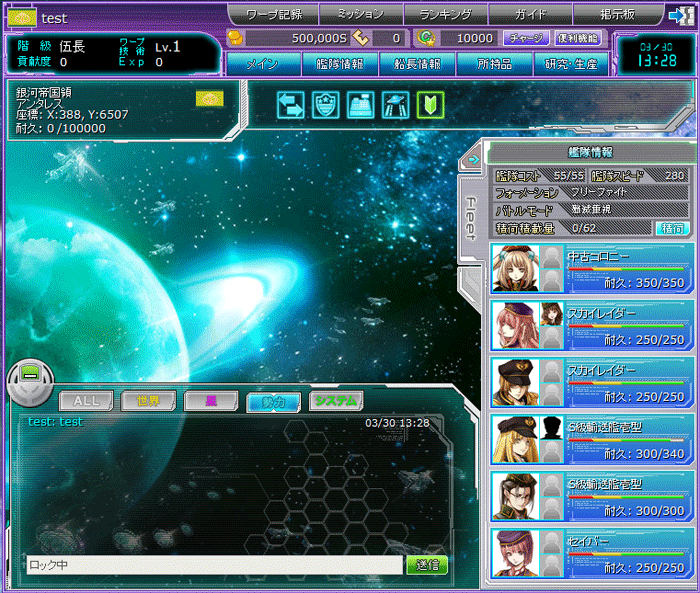Open the 掲示板 board
Image resolution: width=700 pixels, height=593 pixels.
(615, 15)
